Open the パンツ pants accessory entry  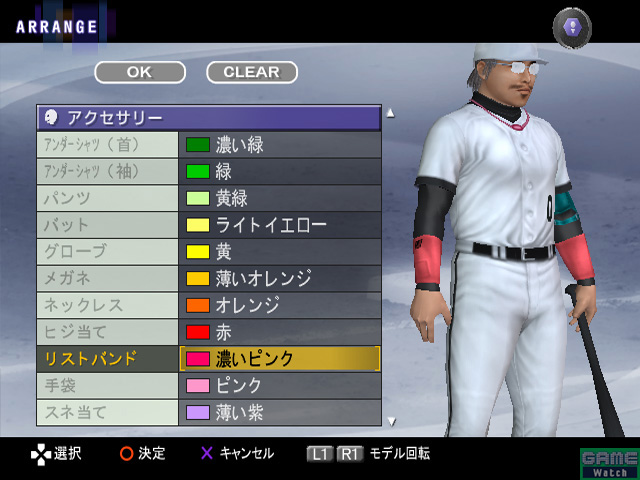click(107, 198)
